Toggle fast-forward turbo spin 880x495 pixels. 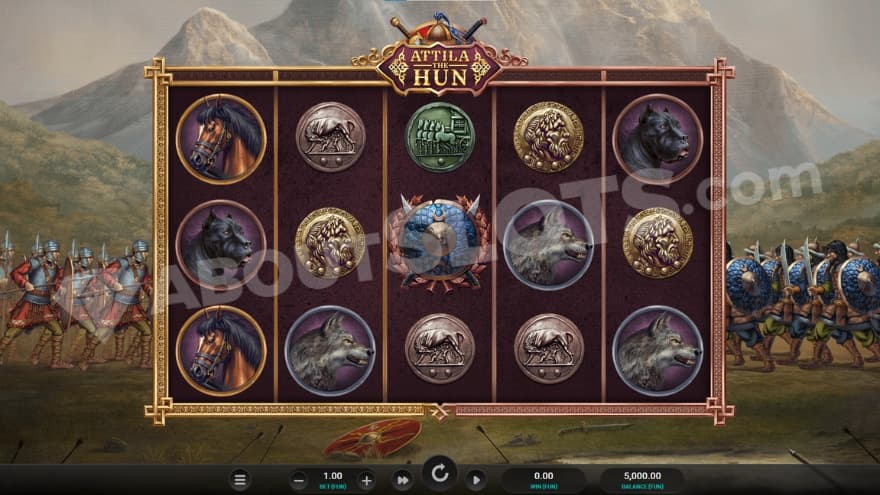(x=402, y=480)
